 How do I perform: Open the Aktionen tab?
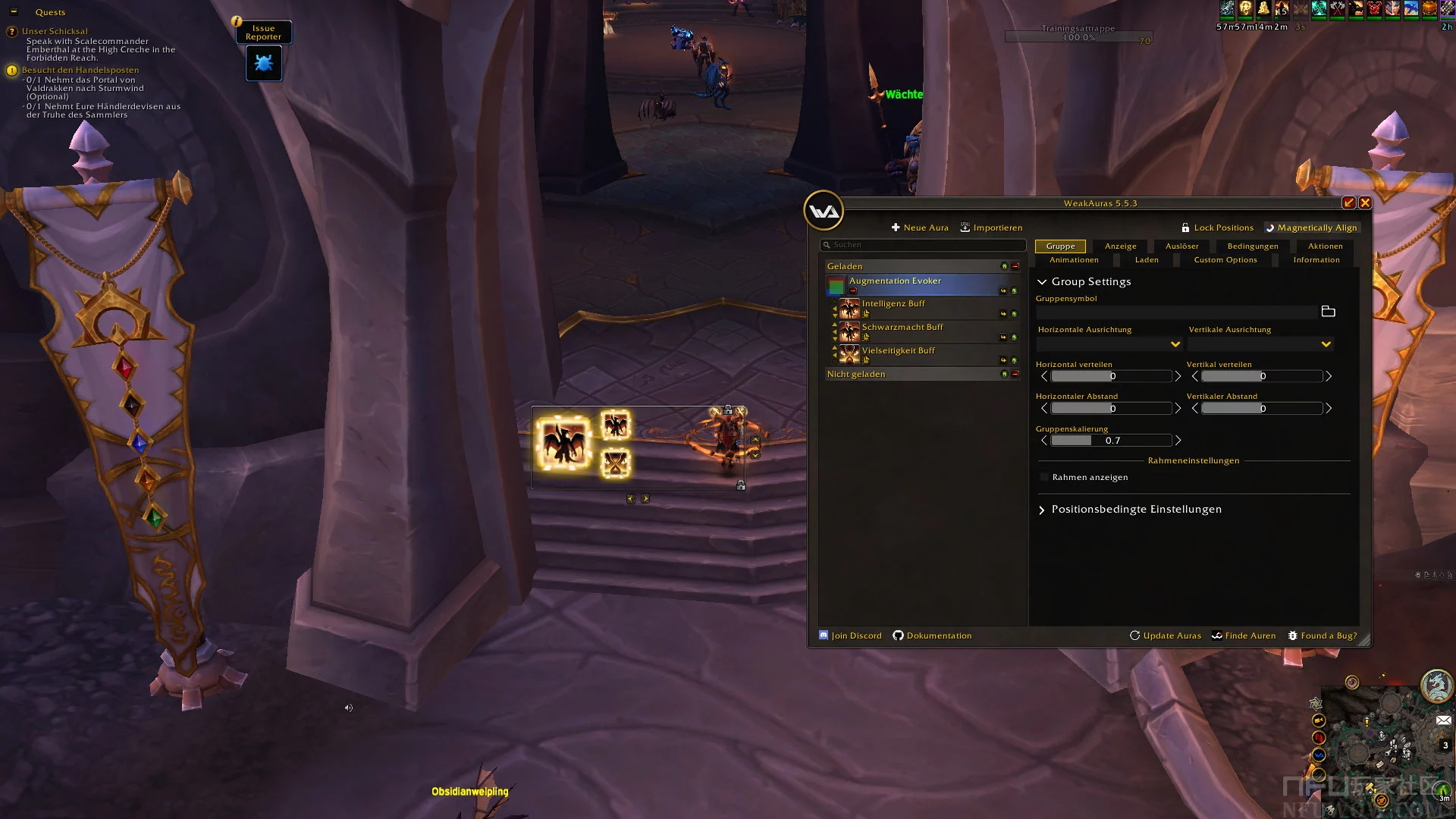tap(1325, 246)
